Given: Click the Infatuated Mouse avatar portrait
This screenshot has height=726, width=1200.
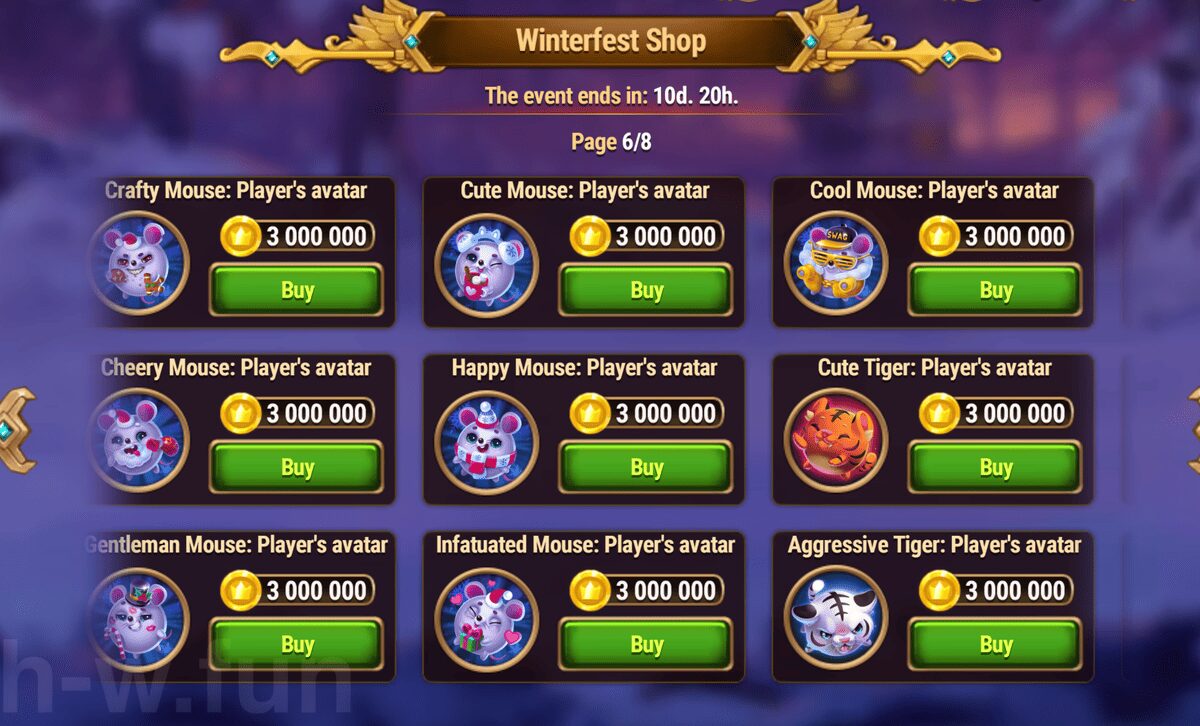Looking at the screenshot, I should point(486,619).
